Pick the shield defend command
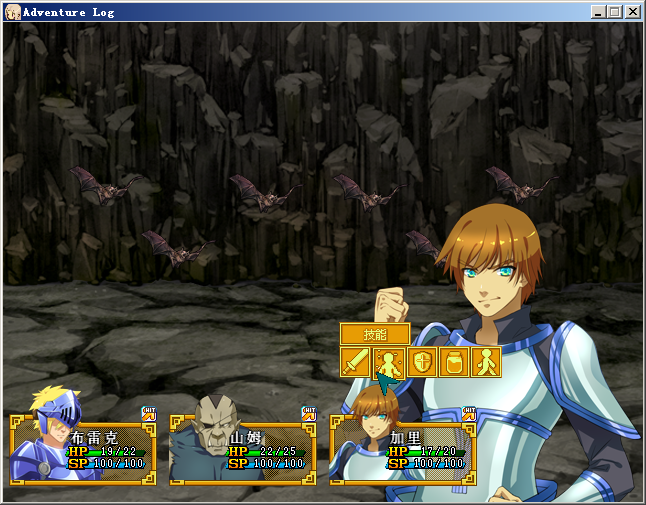Screen dimensions: 646x505 pyautogui.click(x=421, y=362)
